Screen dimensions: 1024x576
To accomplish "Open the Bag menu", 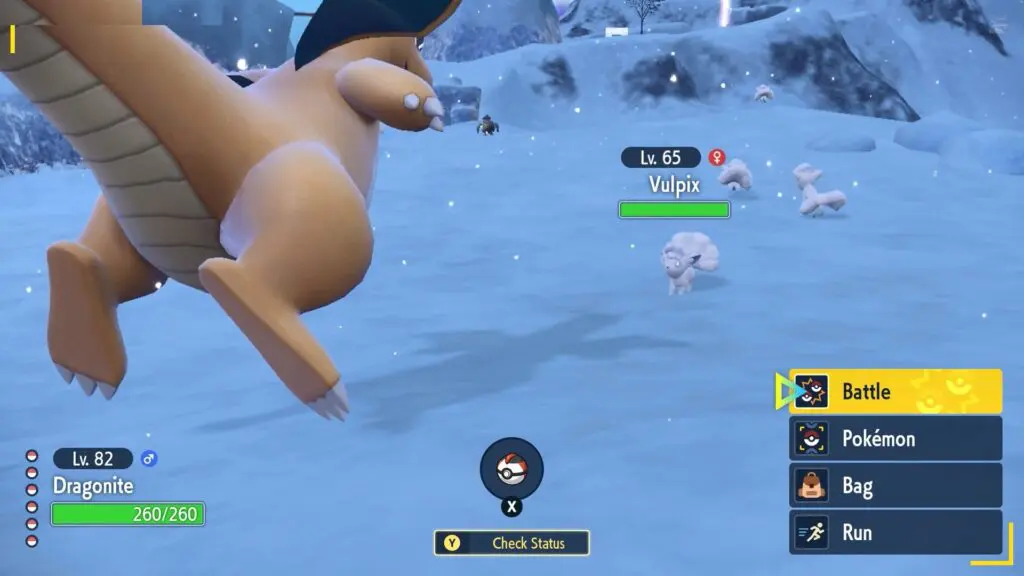I will pos(896,486).
